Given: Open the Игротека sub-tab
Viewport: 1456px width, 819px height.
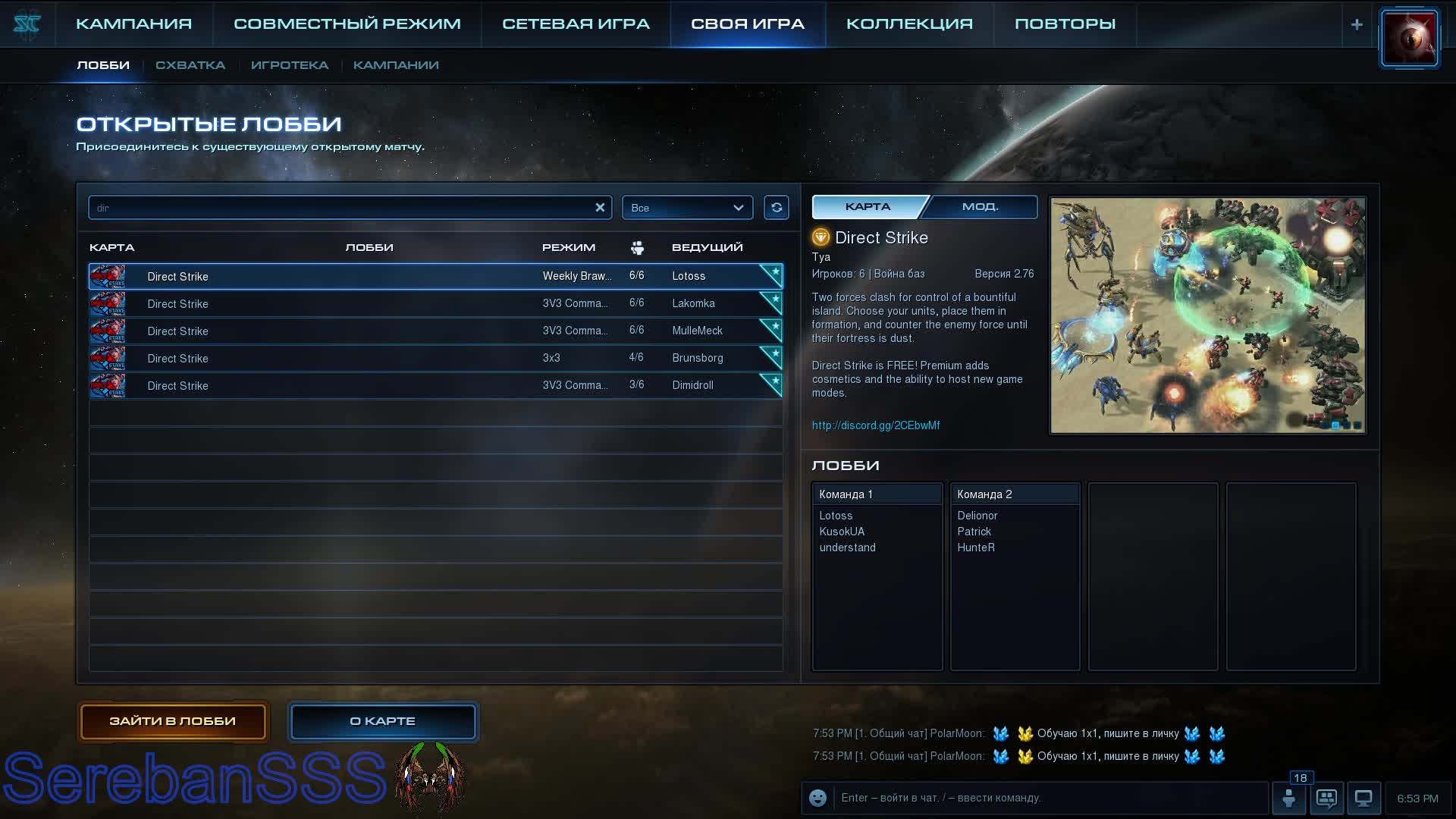Looking at the screenshot, I should pyautogui.click(x=289, y=65).
